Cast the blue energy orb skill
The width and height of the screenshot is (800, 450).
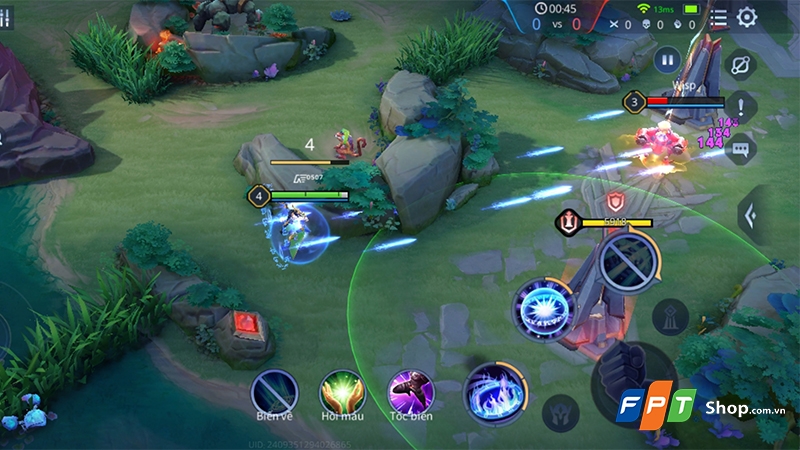(x=543, y=306)
